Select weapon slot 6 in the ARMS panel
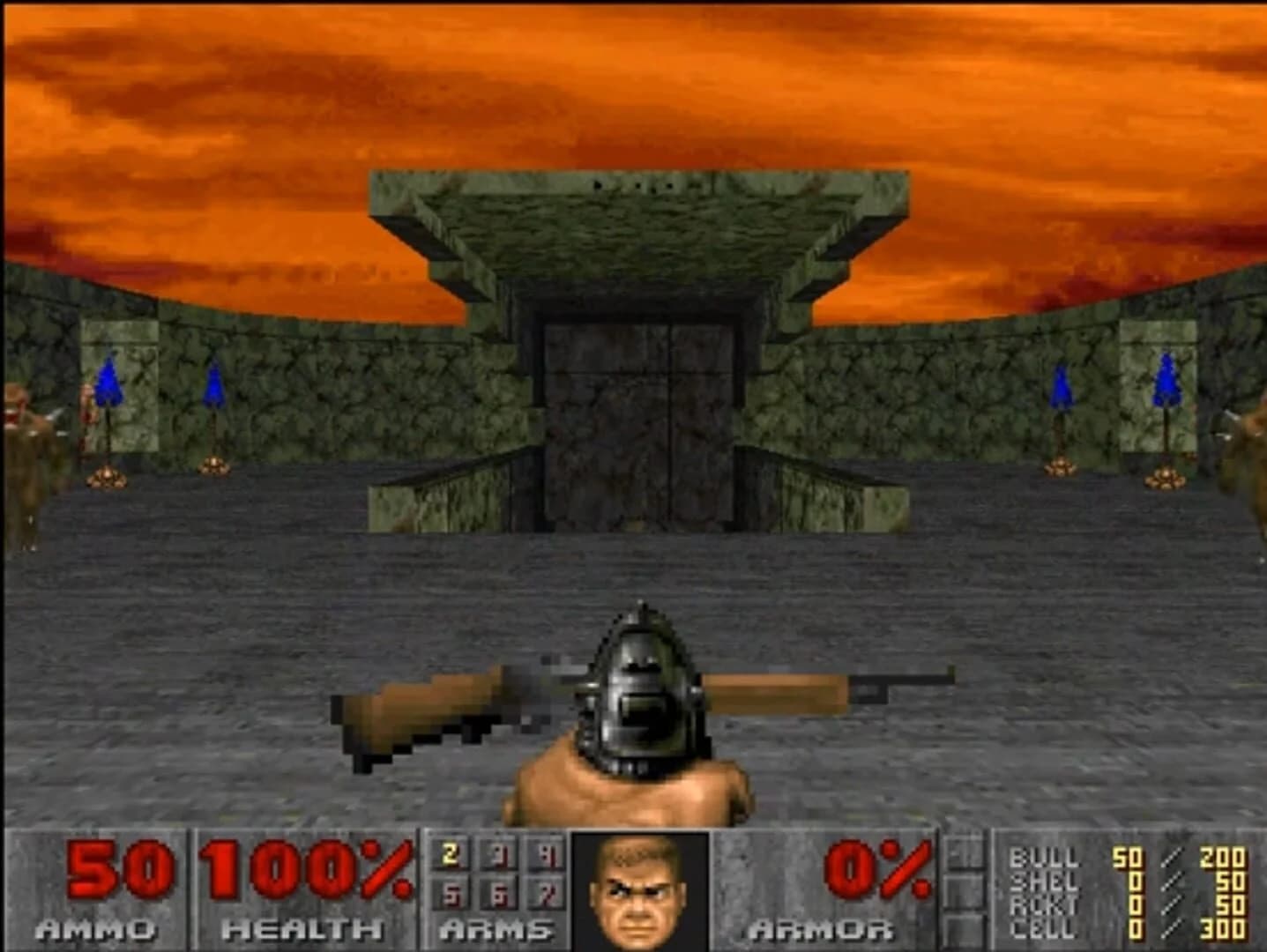Viewport: 1267px width, 952px height. [x=499, y=892]
